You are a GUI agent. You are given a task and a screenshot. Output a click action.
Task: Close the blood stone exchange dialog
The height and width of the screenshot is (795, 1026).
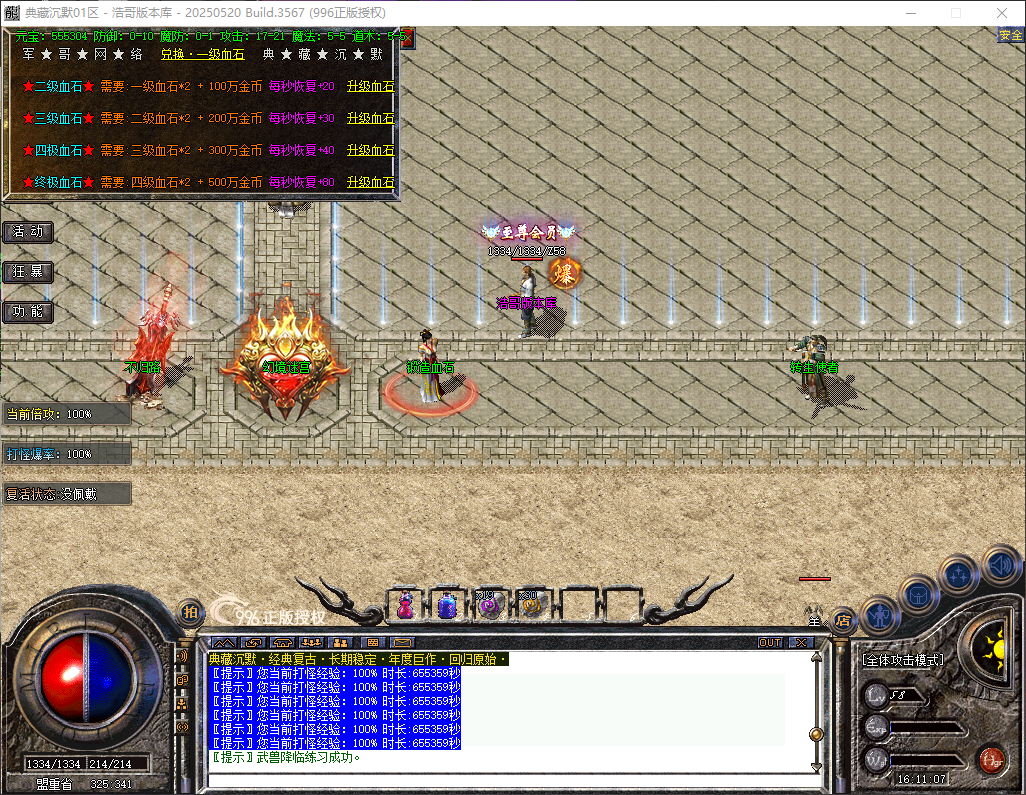click(405, 39)
